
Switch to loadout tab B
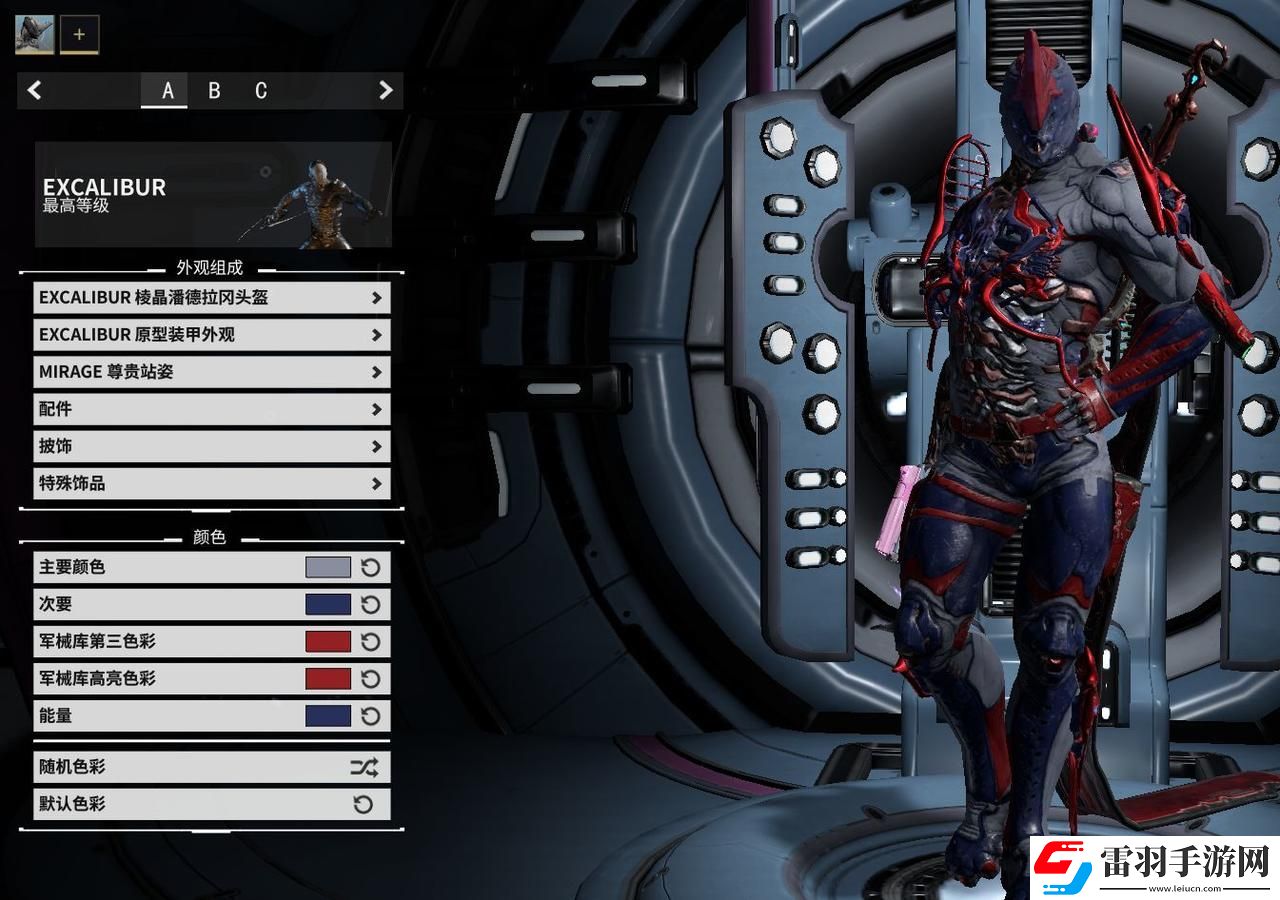coord(214,91)
